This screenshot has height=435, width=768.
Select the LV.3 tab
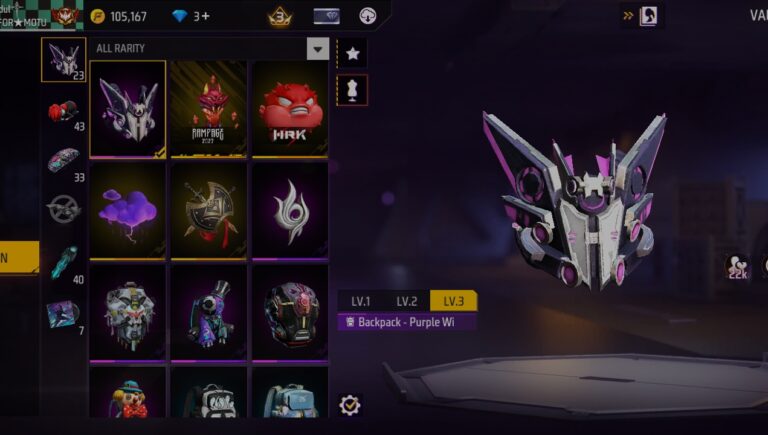pos(453,301)
